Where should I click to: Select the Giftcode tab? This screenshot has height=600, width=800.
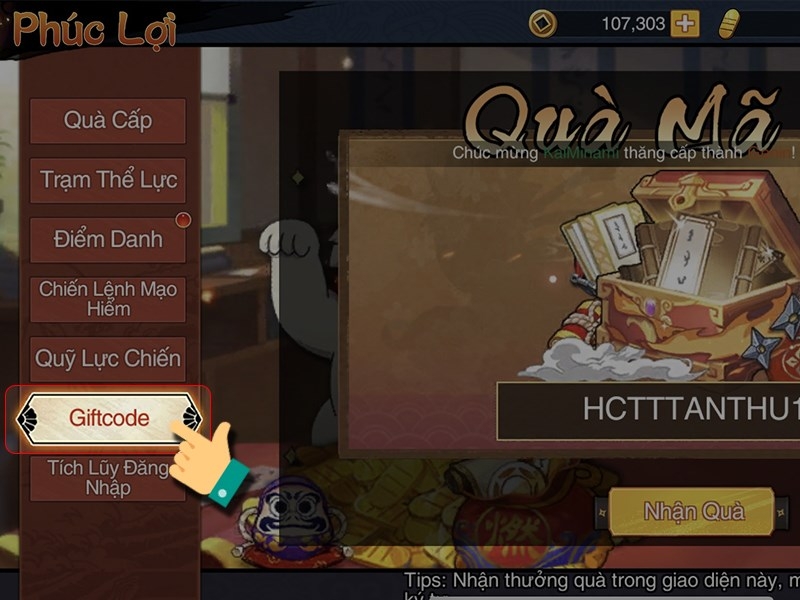[108, 417]
